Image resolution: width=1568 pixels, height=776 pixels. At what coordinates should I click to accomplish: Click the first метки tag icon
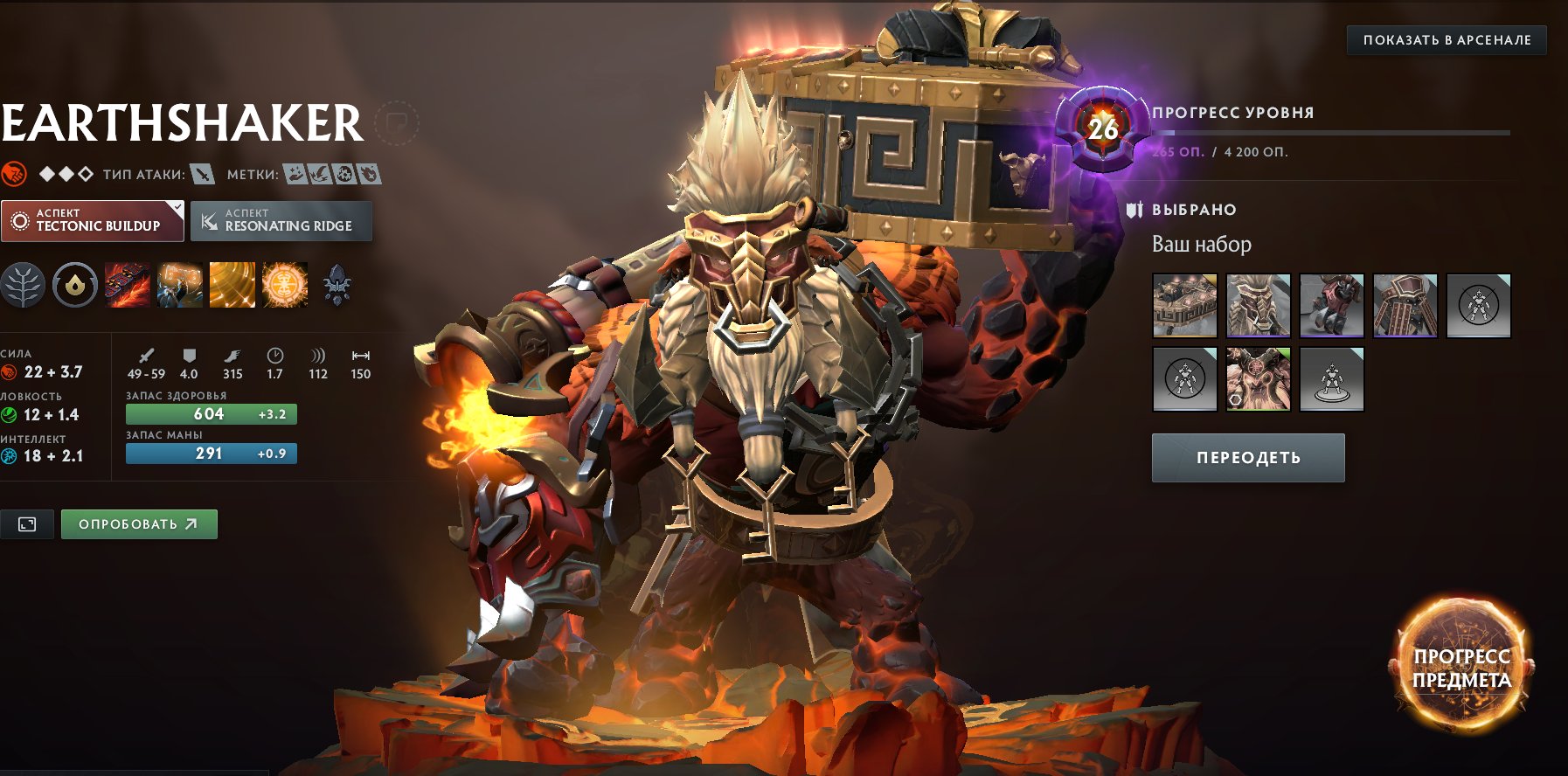pos(295,173)
